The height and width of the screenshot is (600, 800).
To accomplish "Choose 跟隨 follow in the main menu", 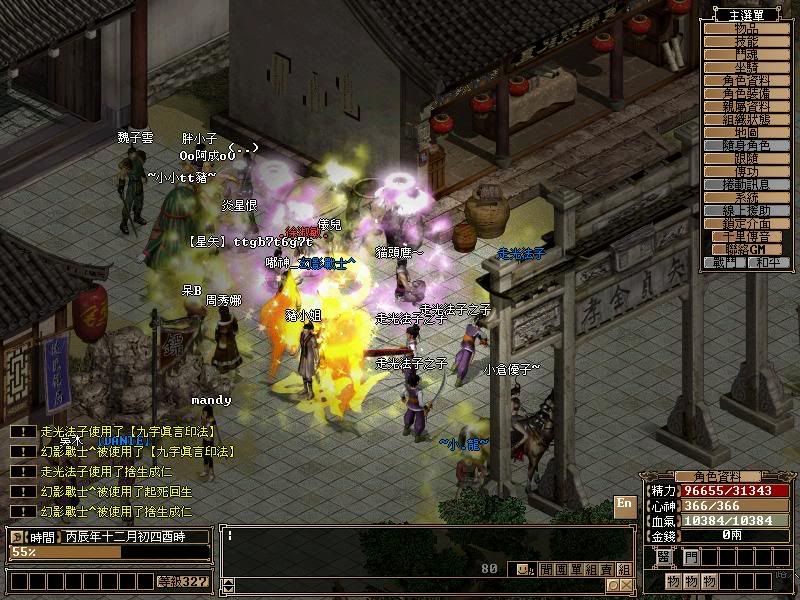I will (x=746, y=159).
